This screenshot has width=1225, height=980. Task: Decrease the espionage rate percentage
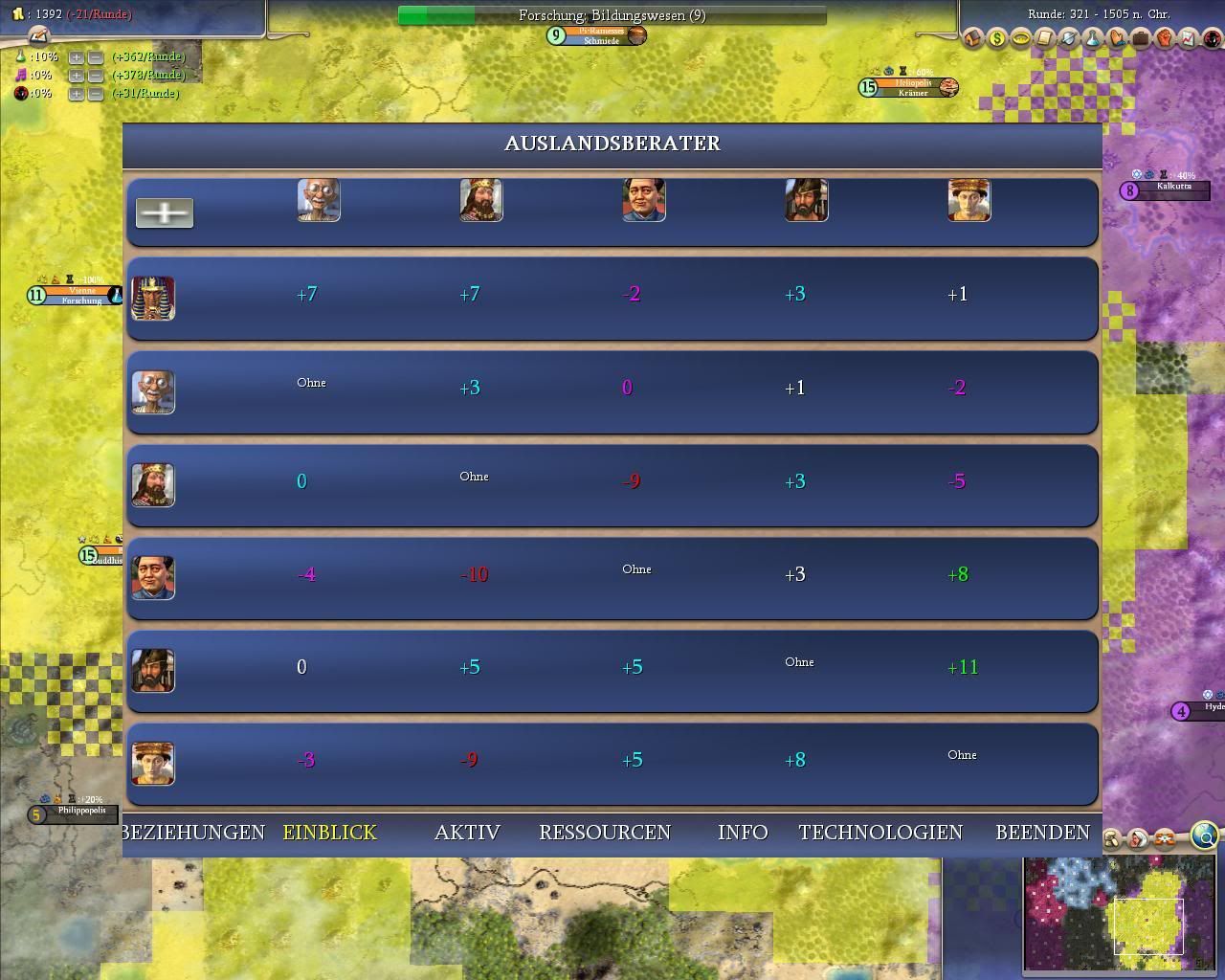point(95,93)
